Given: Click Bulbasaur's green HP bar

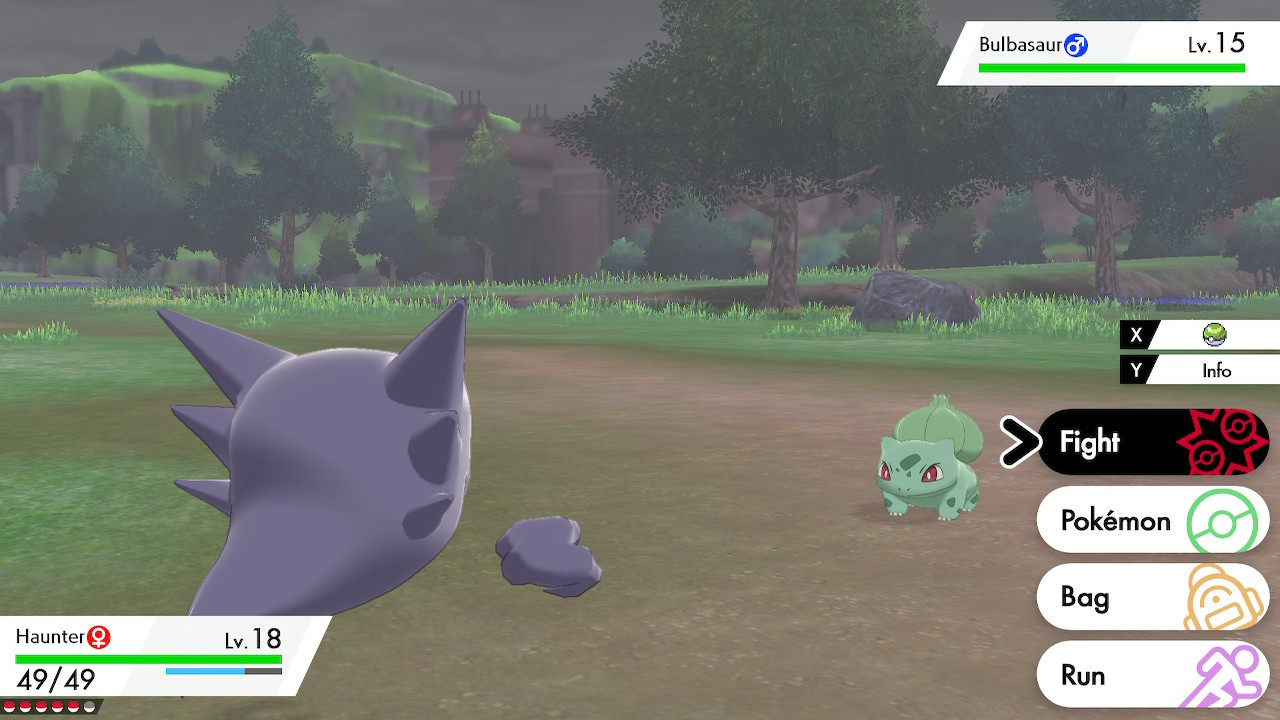Looking at the screenshot, I should click(1110, 67).
